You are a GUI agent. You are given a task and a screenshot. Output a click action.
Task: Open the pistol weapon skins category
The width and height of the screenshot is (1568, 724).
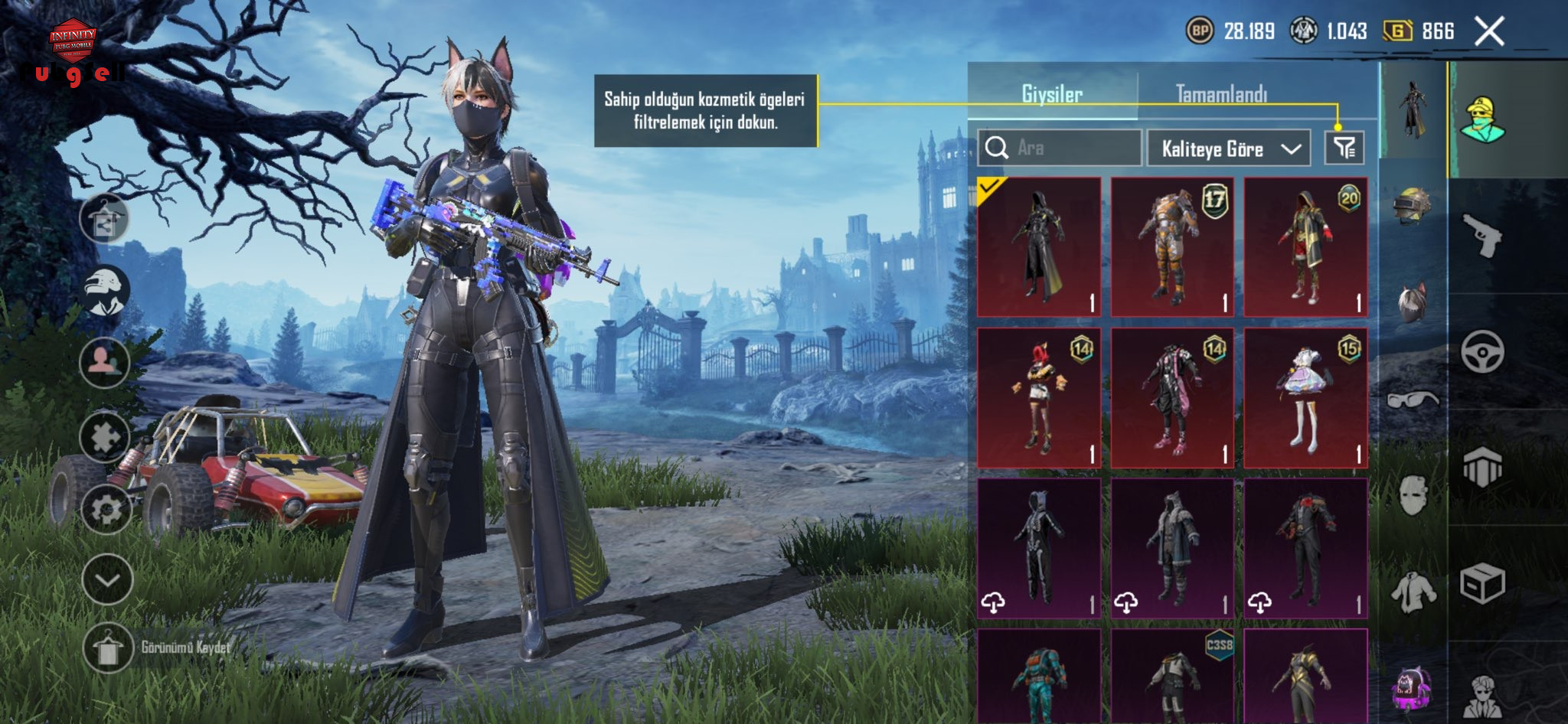click(x=1482, y=235)
